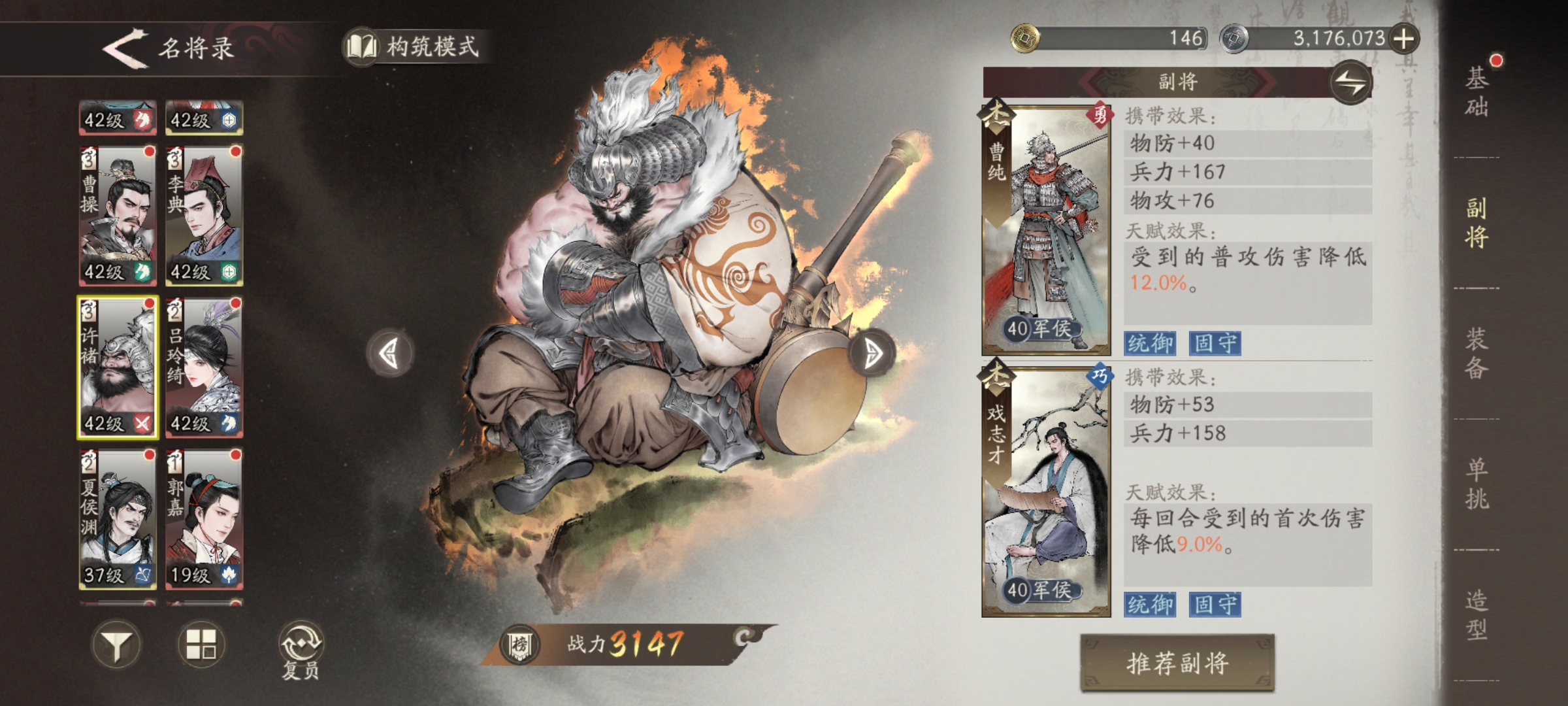This screenshot has height=706, width=1568.
Task: Toggle the grid layout view
Action: [x=201, y=644]
